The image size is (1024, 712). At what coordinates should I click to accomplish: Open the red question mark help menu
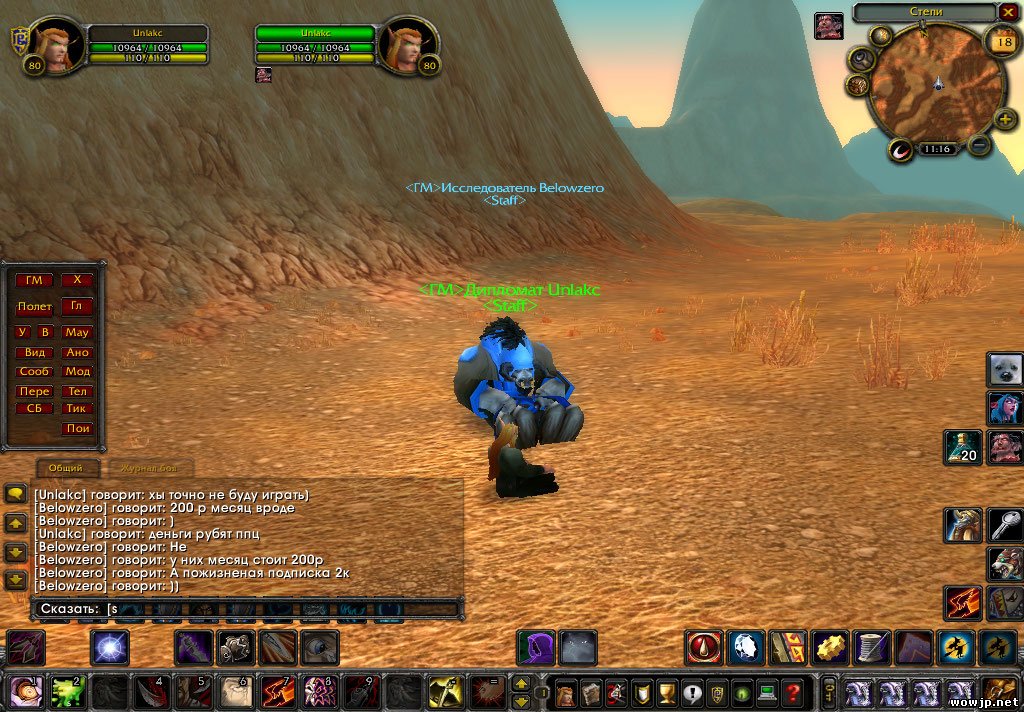[793, 691]
